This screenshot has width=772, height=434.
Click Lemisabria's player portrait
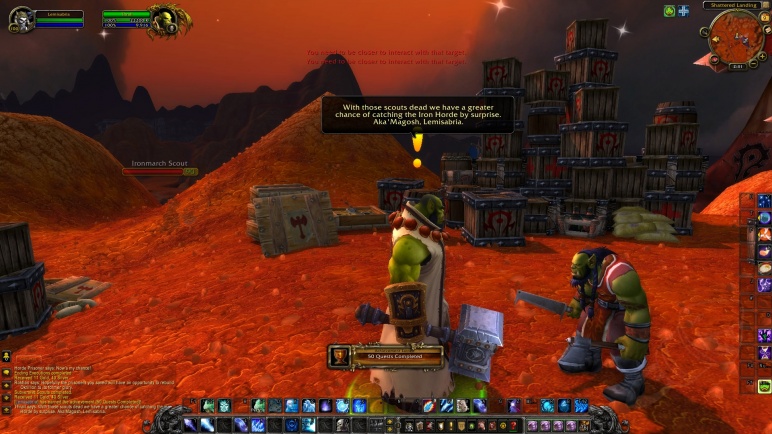pos(21,19)
